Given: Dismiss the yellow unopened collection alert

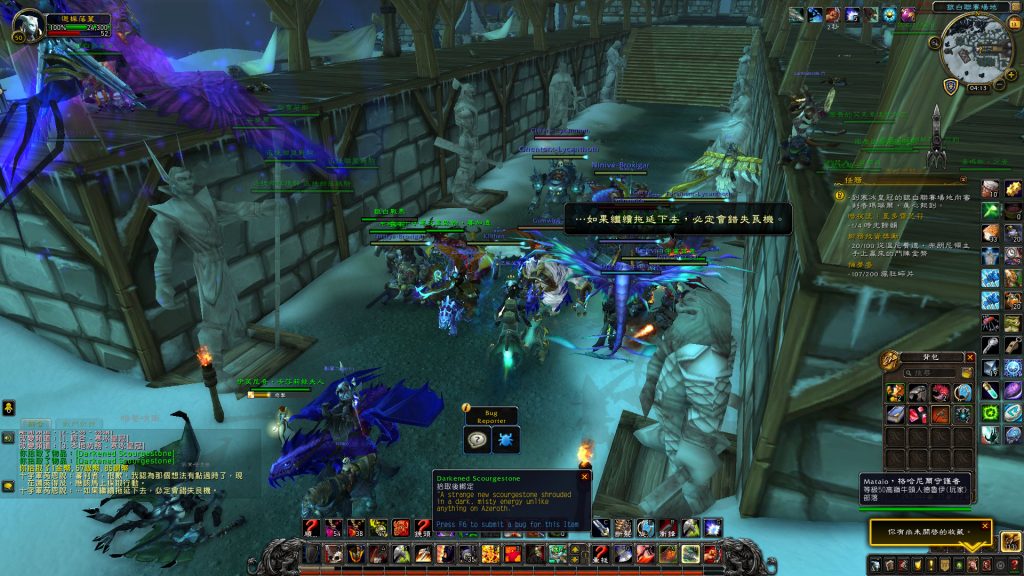Looking at the screenshot, I should [985, 525].
